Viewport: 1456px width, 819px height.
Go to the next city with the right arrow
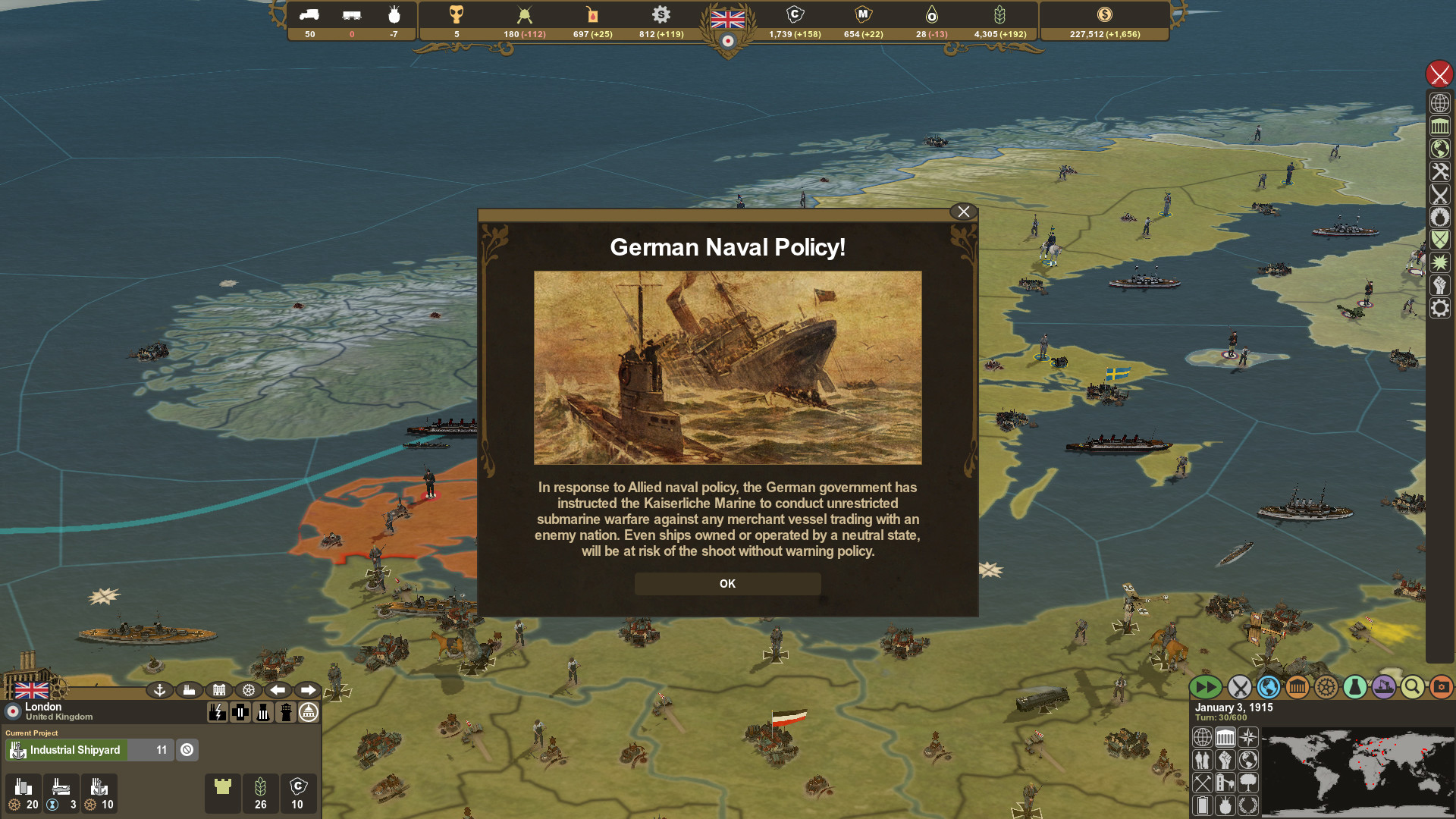point(308,690)
